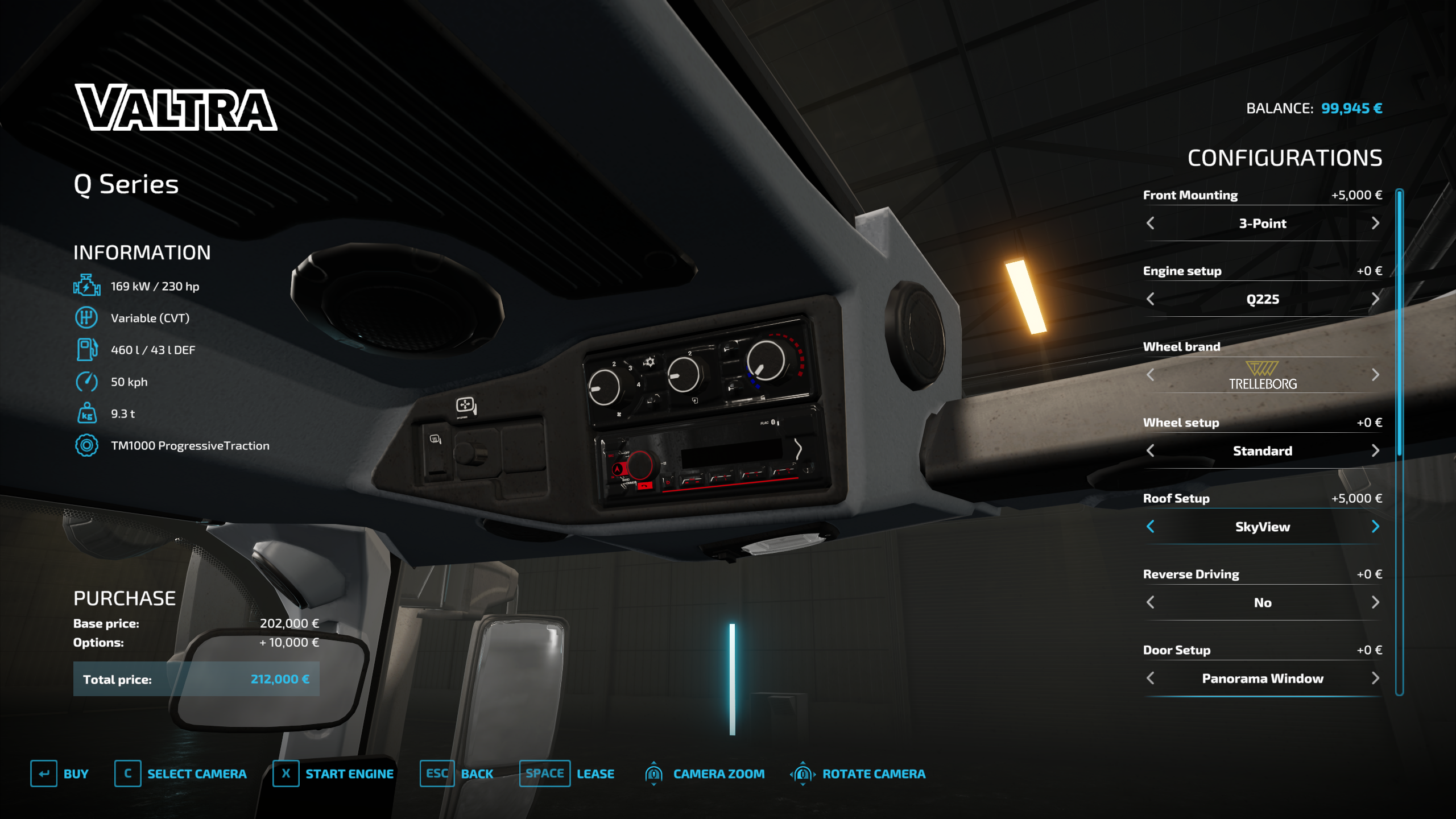Go back one Door Setup option
The image size is (1456, 819).
click(x=1151, y=678)
